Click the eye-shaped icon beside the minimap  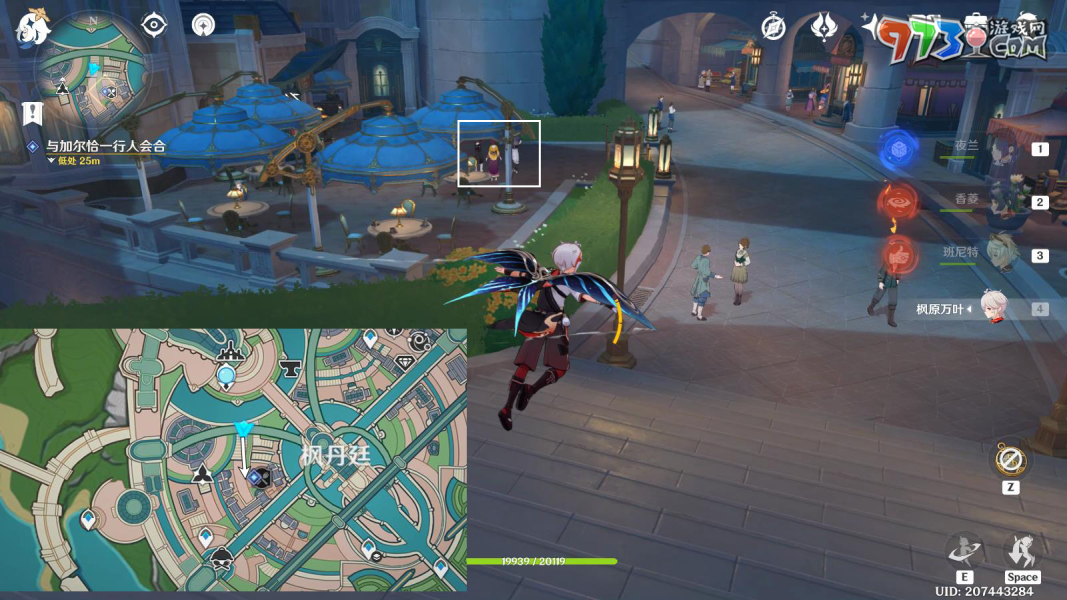click(154, 25)
